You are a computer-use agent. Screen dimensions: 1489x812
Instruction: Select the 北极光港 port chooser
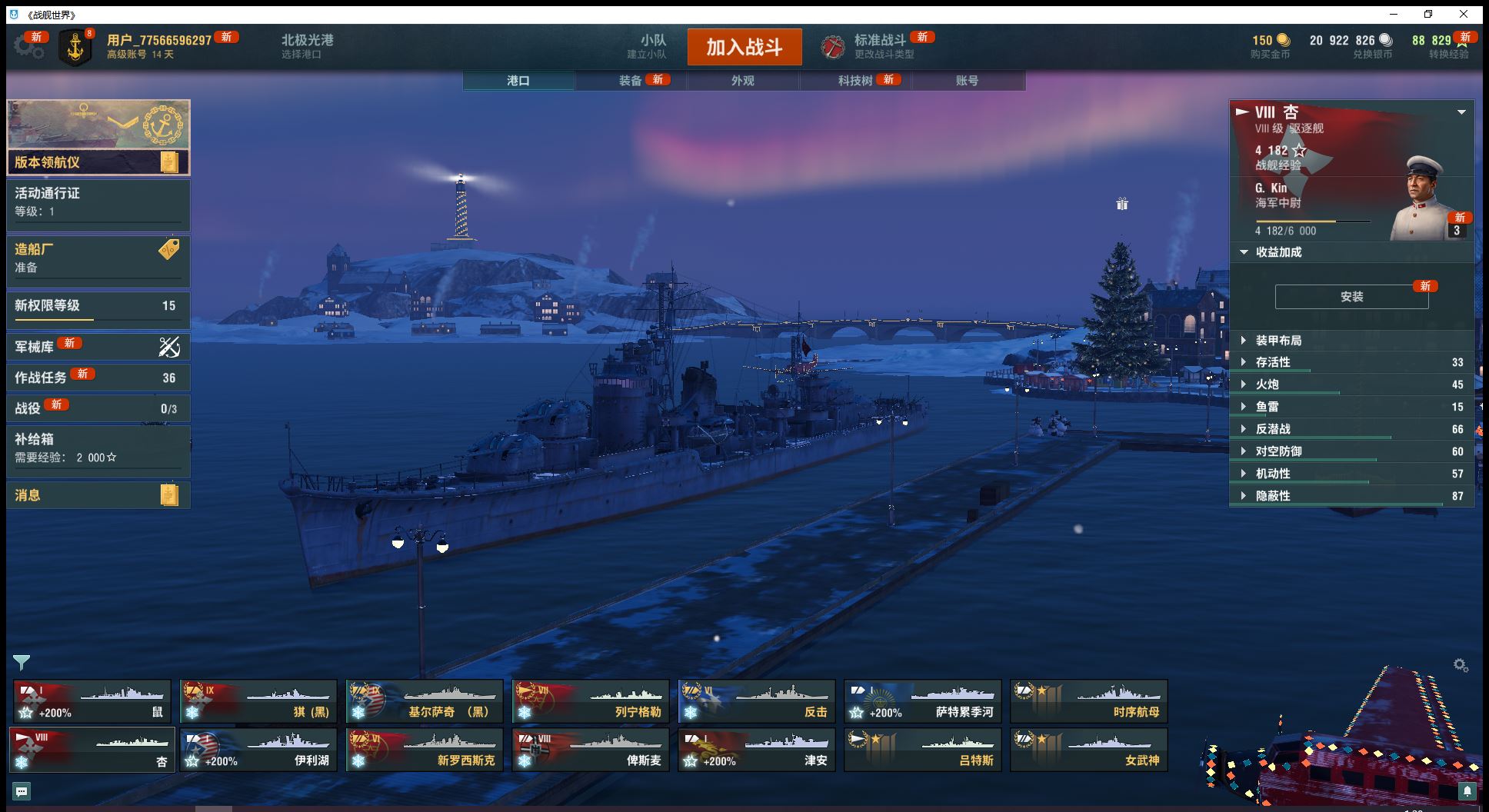point(307,46)
